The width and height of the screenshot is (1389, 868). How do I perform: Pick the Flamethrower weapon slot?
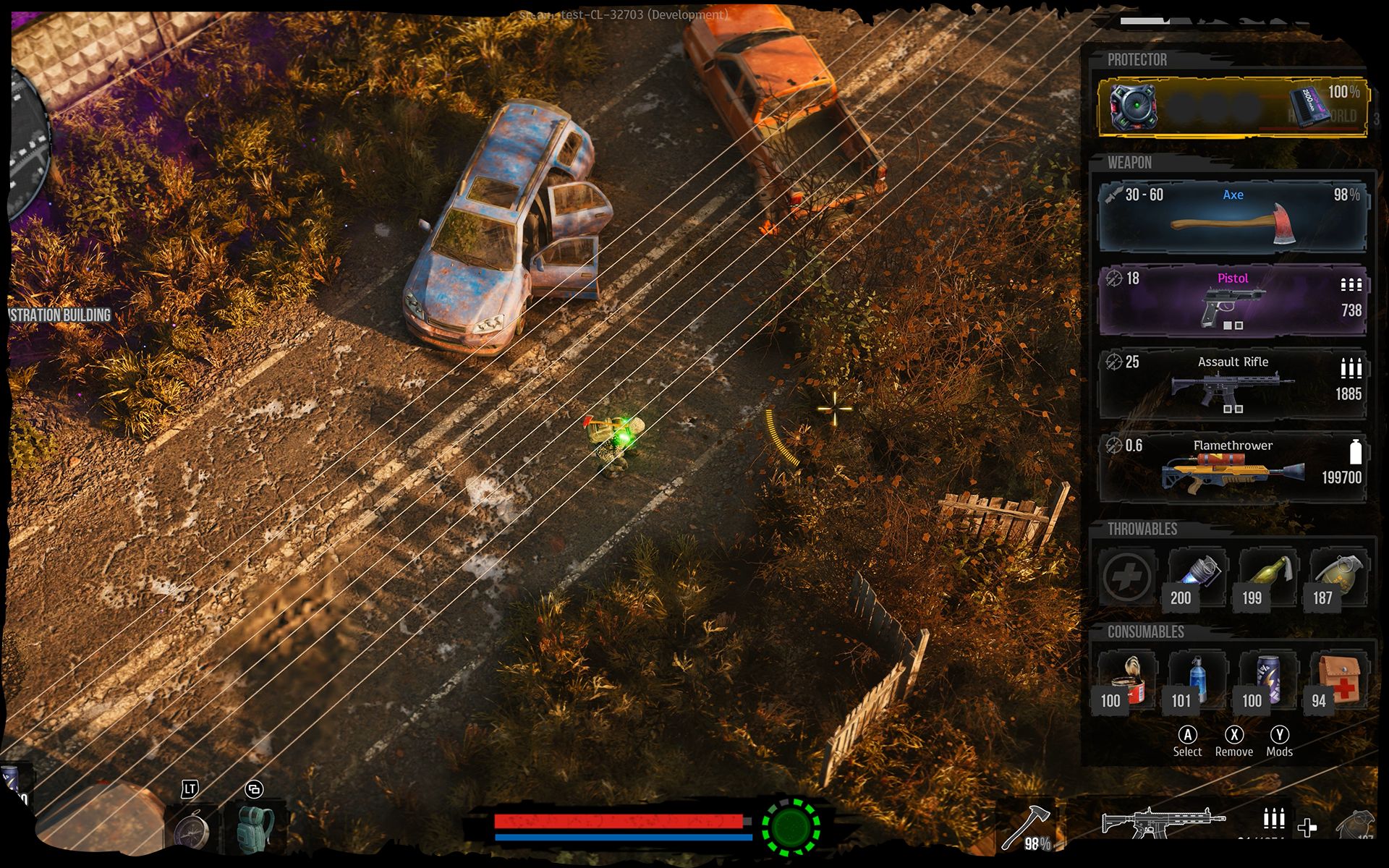[x=1232, y=468]
